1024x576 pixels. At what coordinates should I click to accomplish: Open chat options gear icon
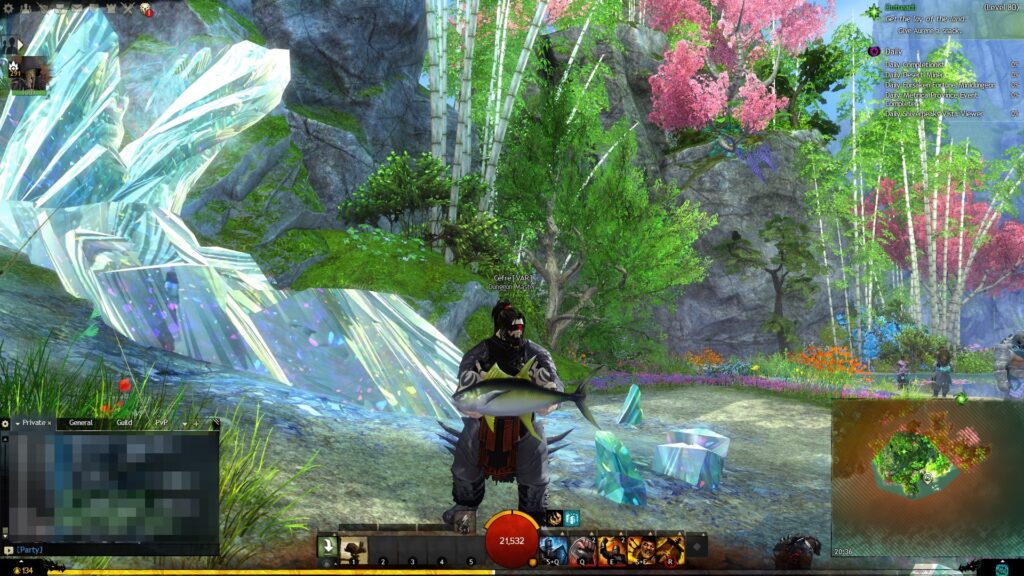tap(5, 423)
